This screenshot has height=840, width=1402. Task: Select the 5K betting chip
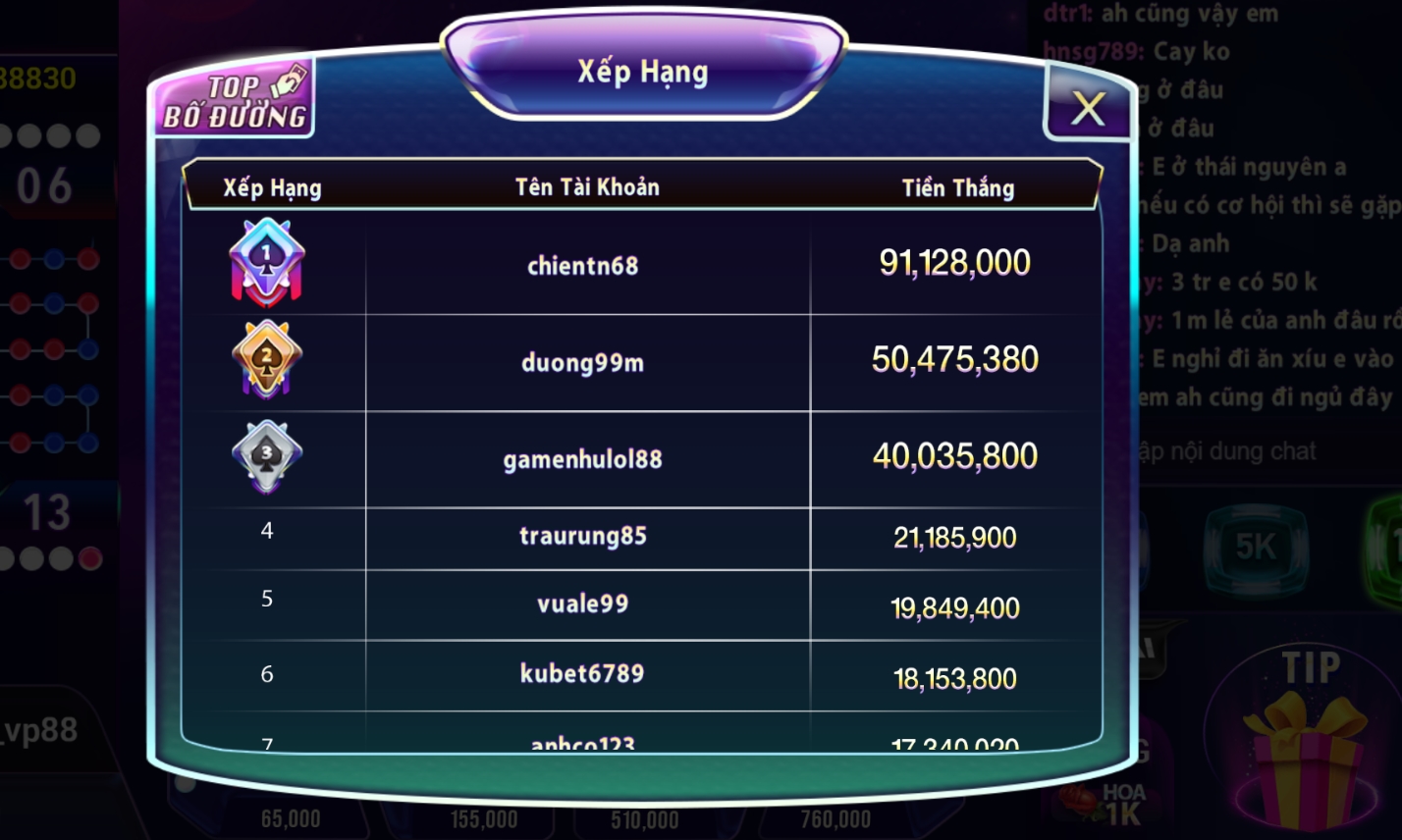tap(1256, 550)
